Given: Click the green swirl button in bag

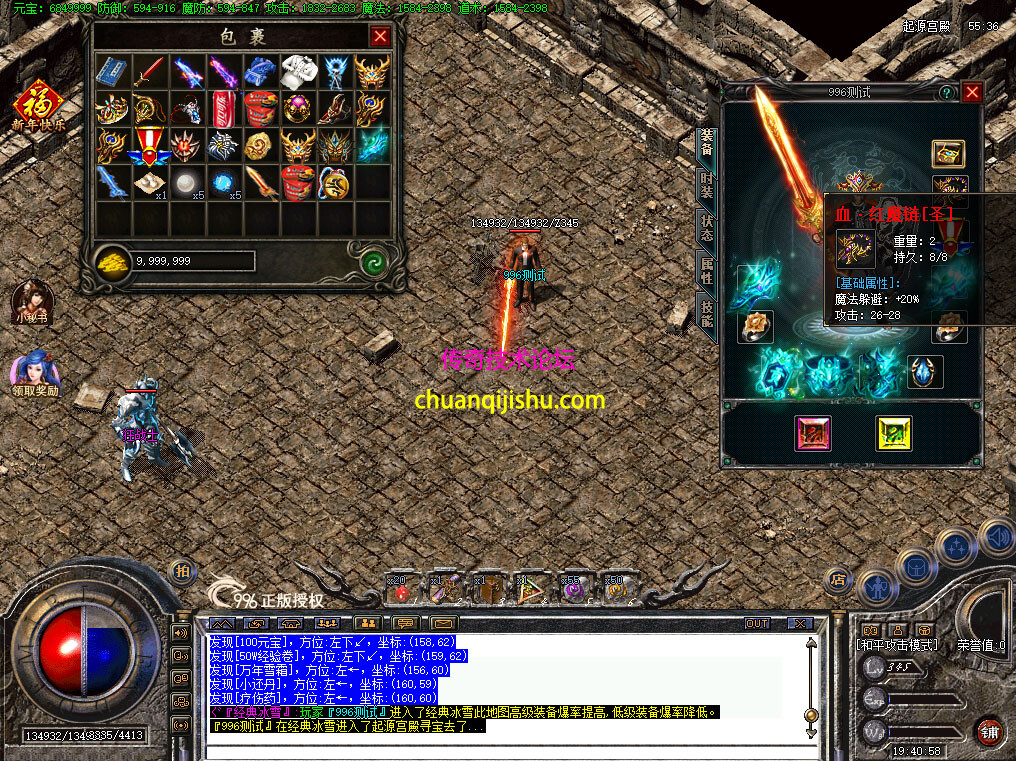Looking at the screenshot, I should pyautogui.click(x=373, y=261).
